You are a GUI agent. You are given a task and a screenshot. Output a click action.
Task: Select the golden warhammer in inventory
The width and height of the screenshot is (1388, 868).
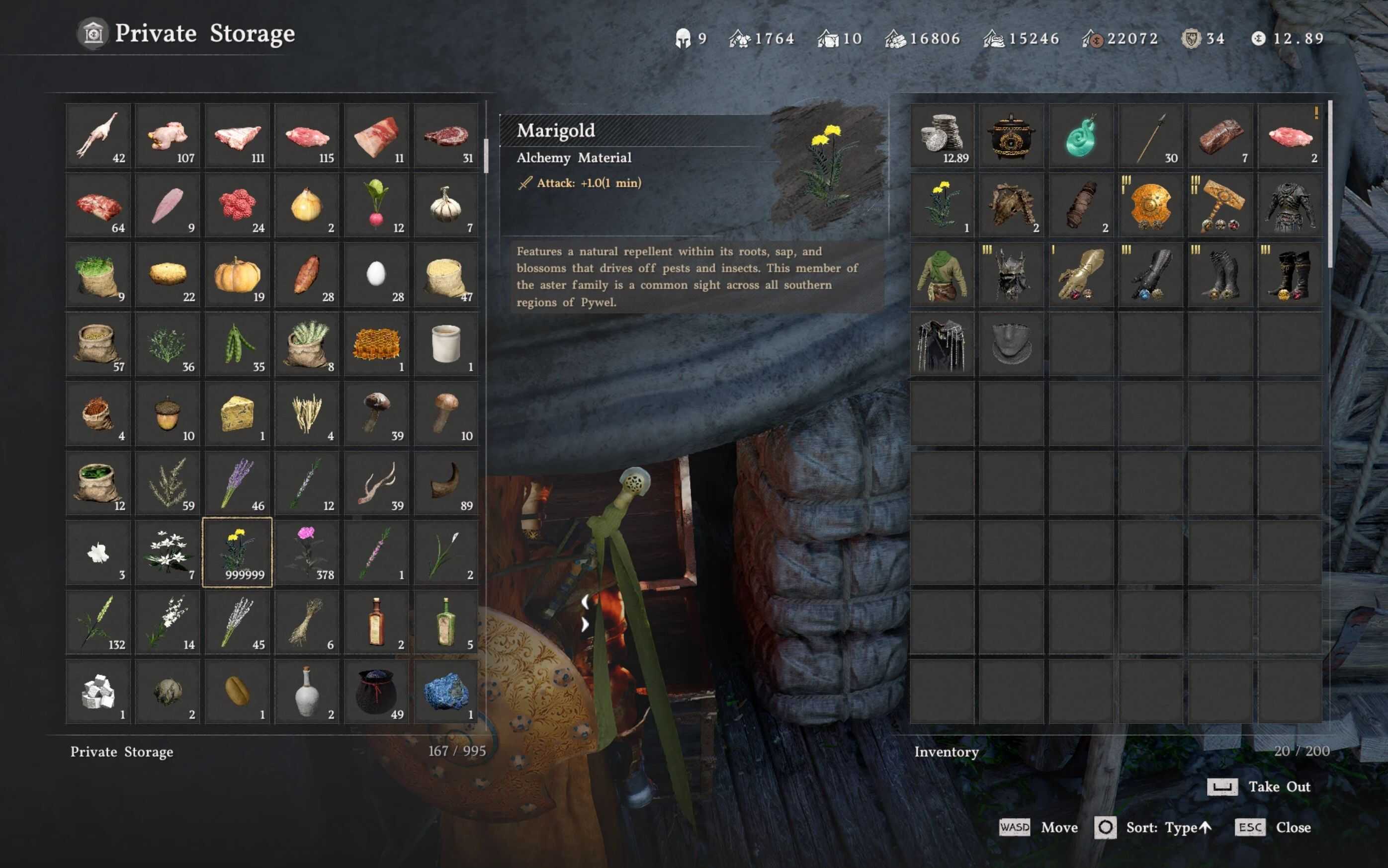point(1220,206)
